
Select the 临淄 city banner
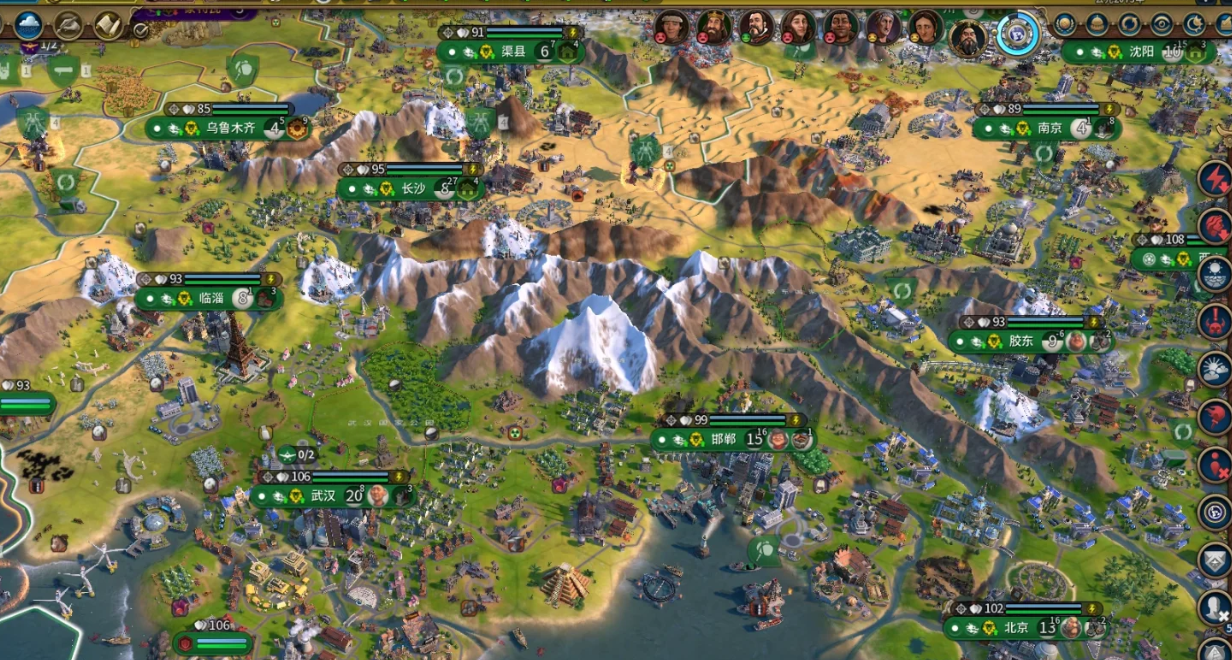point(210,298)
